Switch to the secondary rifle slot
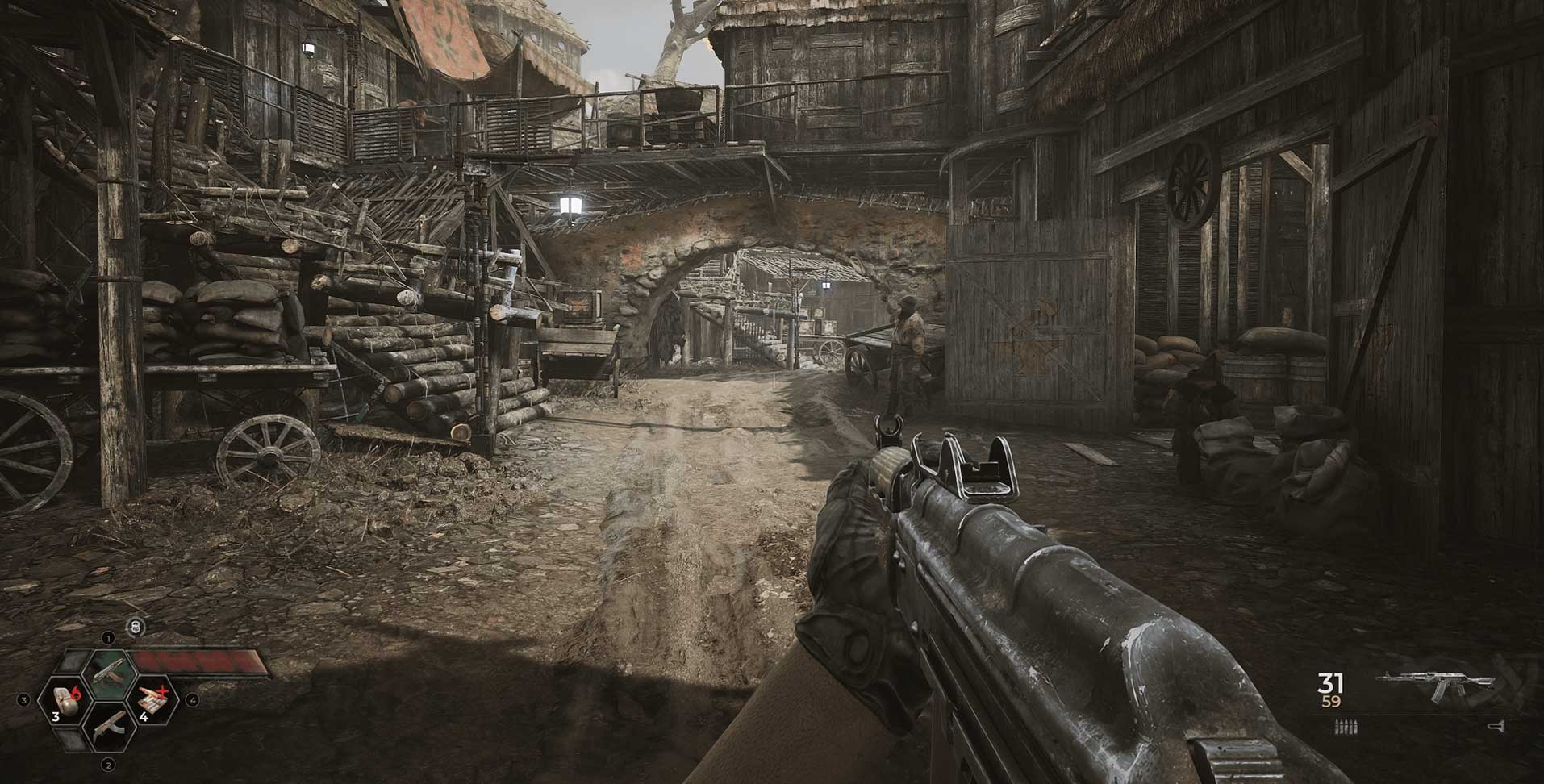The width and height of the screenshot is (1544, 784). click(x=109, y=725)
